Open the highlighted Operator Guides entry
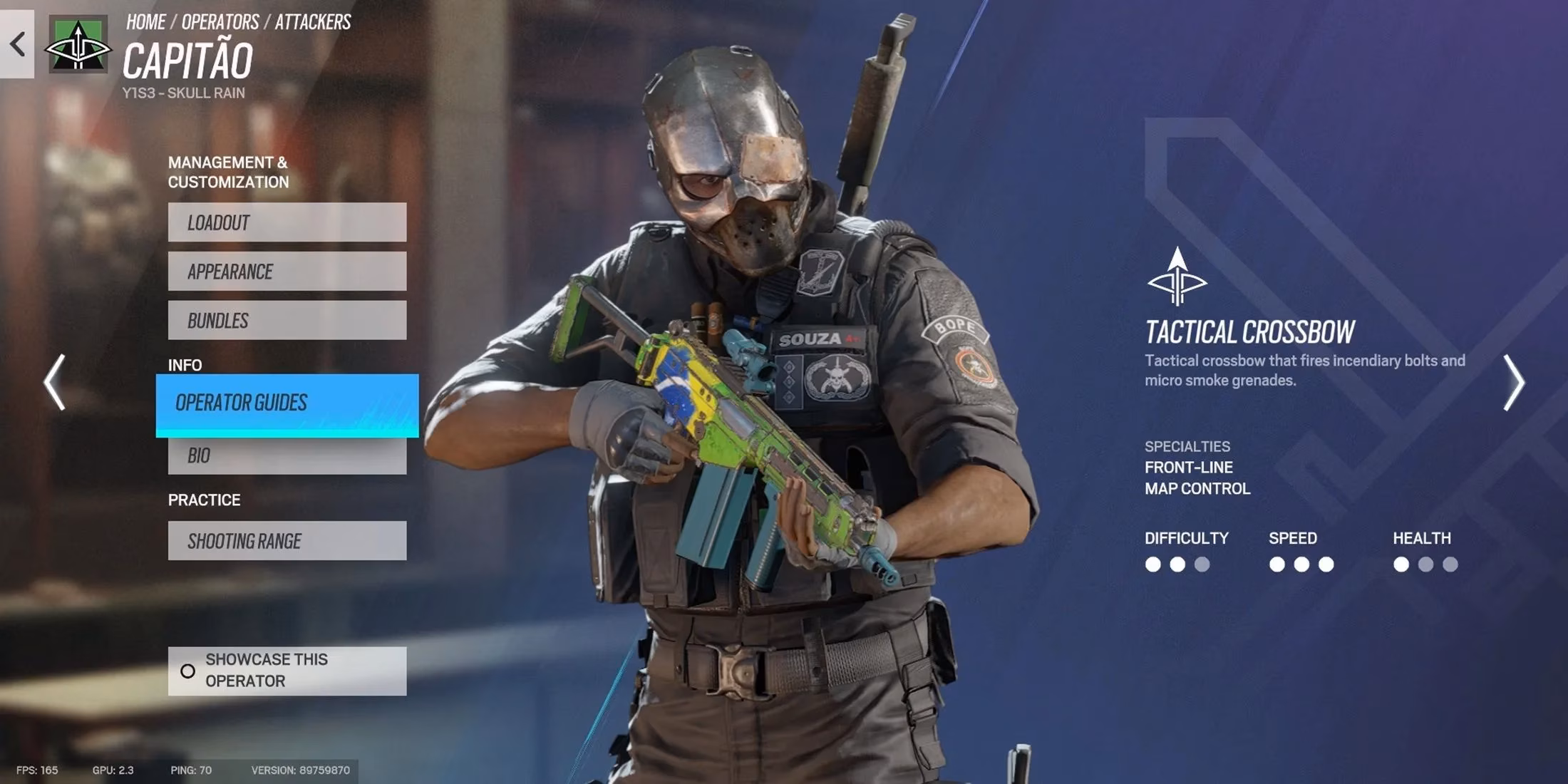The width and height of the screenshot is (1568, 784). 287,403
